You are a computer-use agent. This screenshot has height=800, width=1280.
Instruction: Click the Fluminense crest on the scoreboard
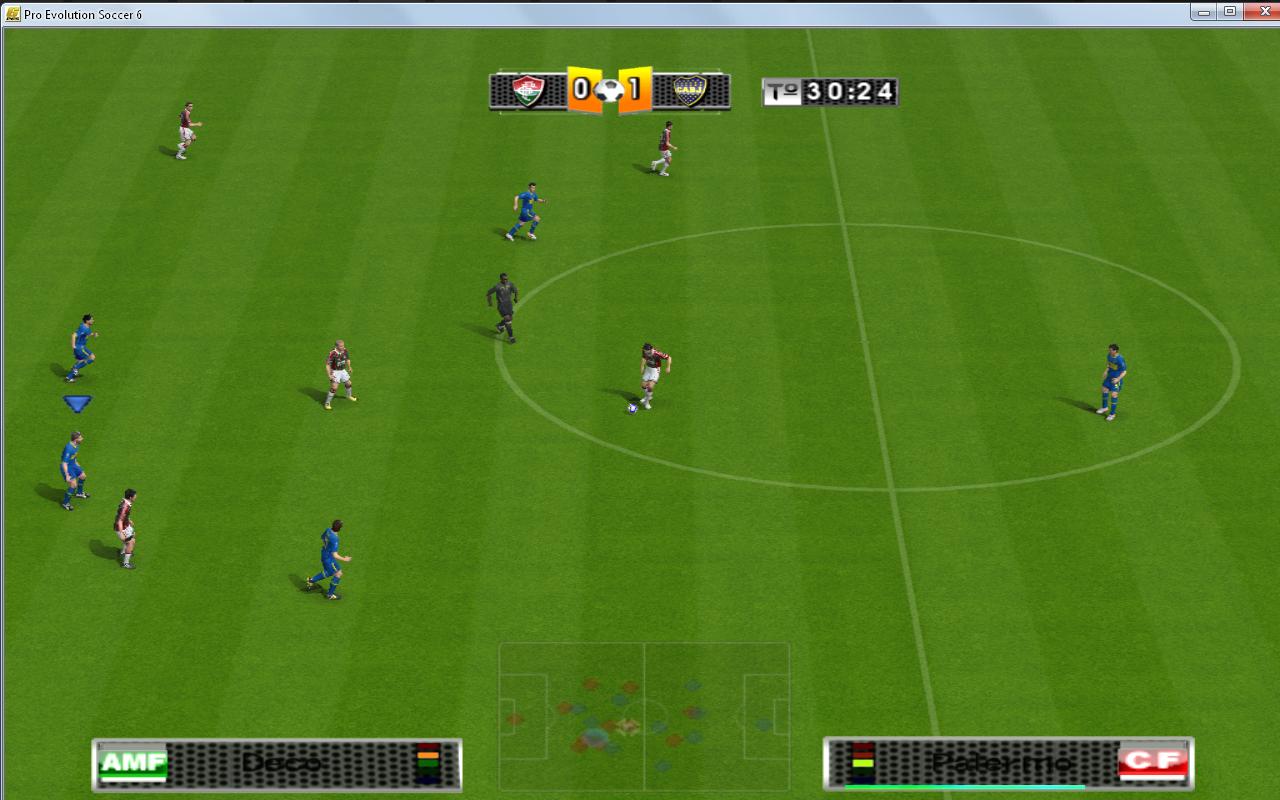click(526, 89)
